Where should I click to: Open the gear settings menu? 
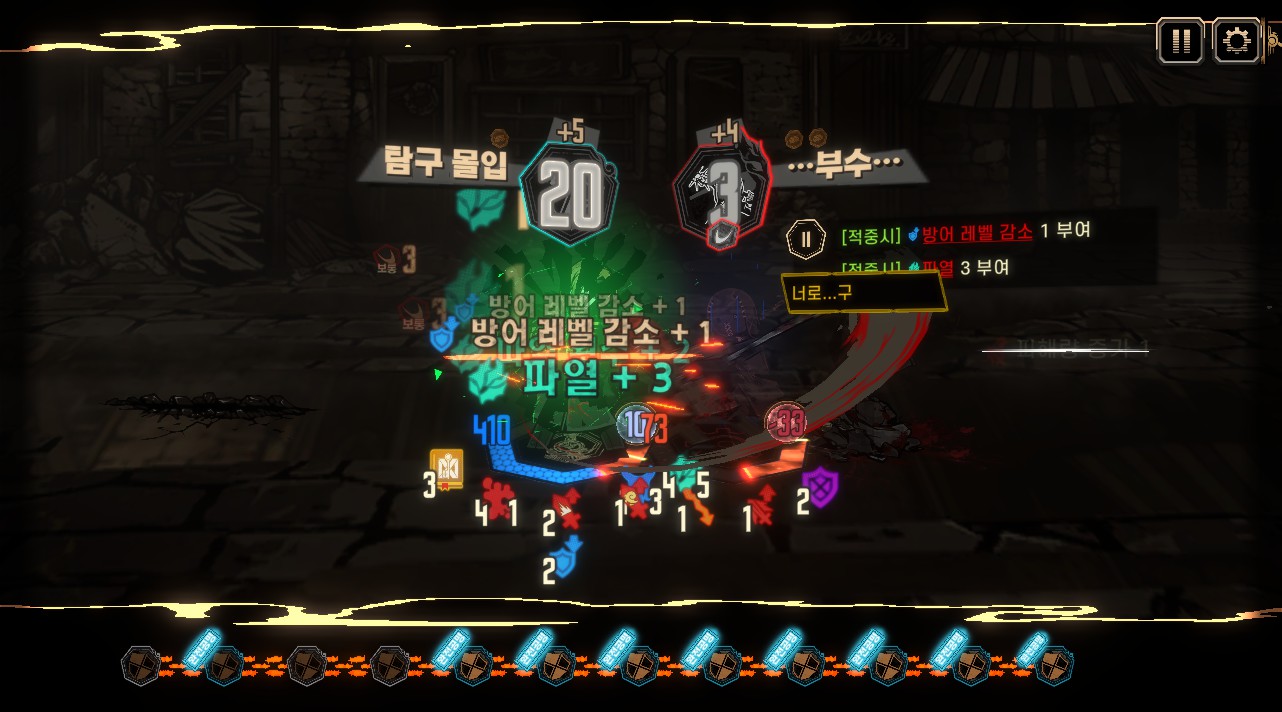(1236, 41)
